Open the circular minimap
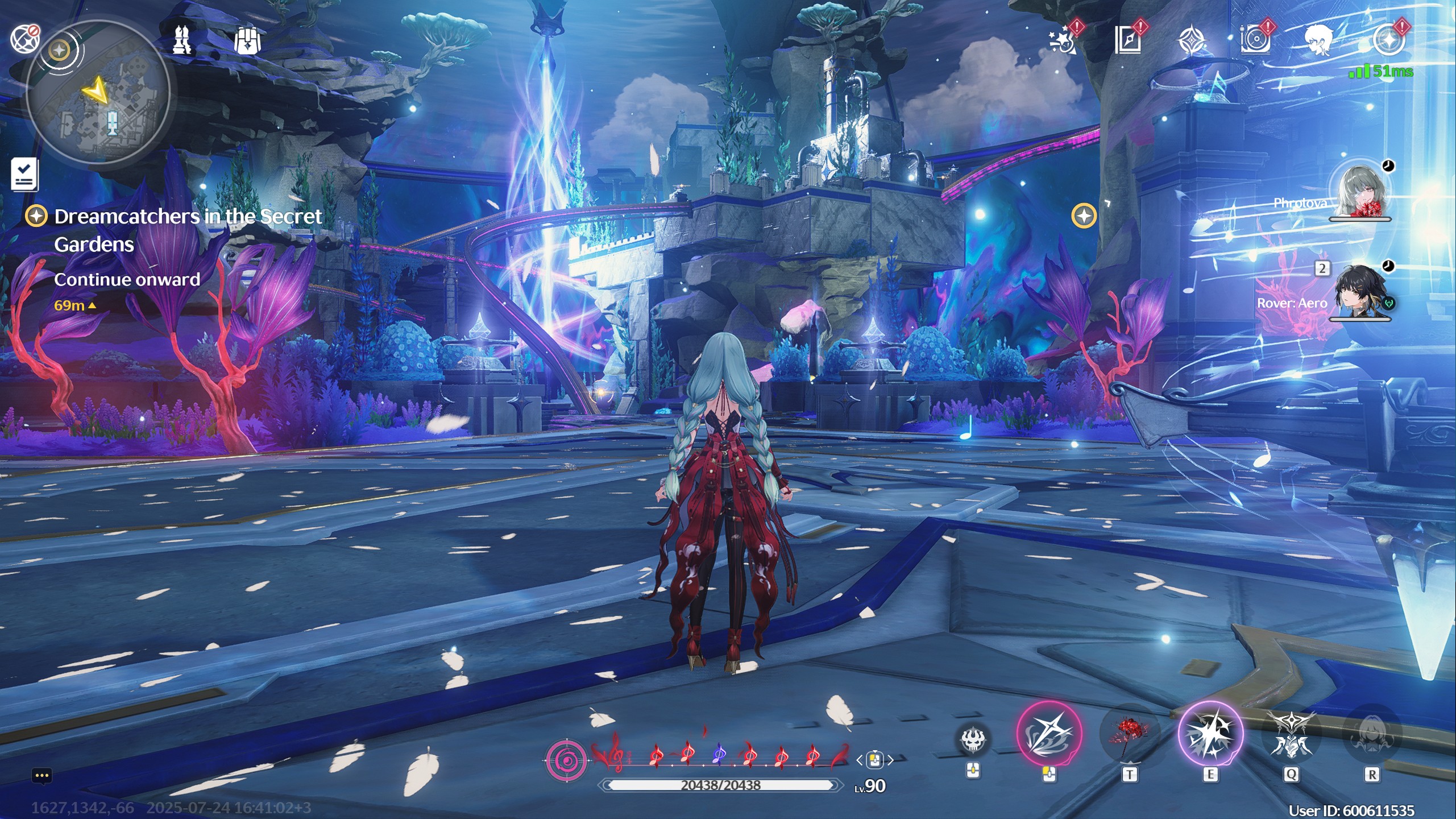 pyautogui.click(x=98, y=92)
